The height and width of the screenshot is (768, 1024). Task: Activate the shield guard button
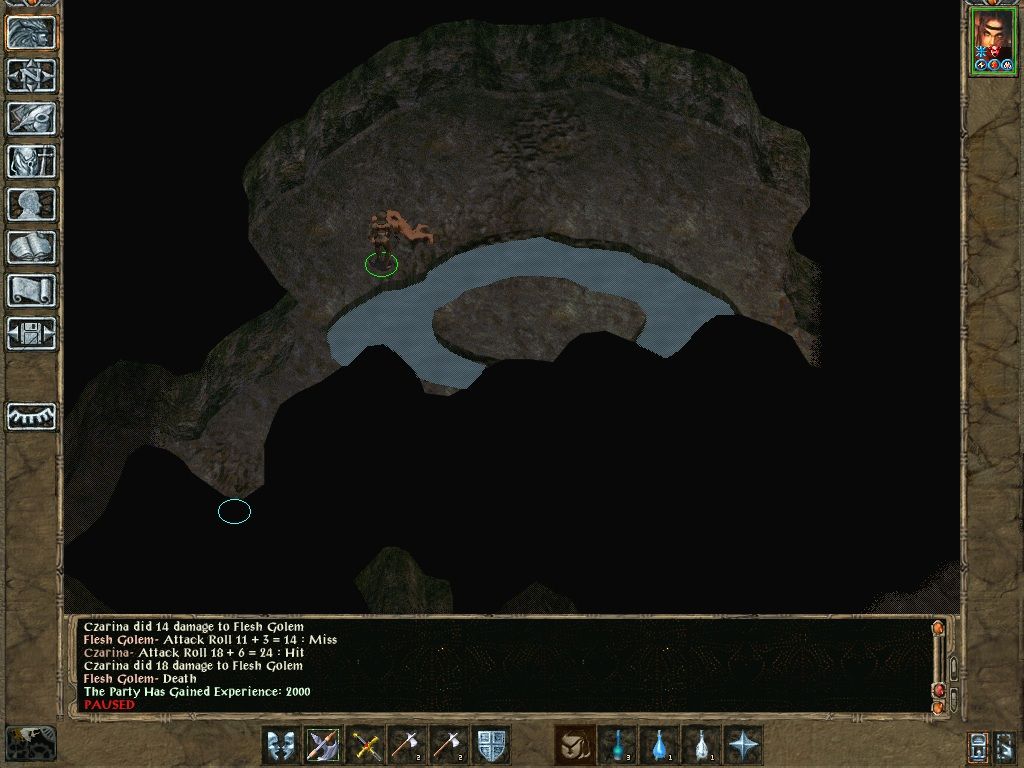(491, 745)
